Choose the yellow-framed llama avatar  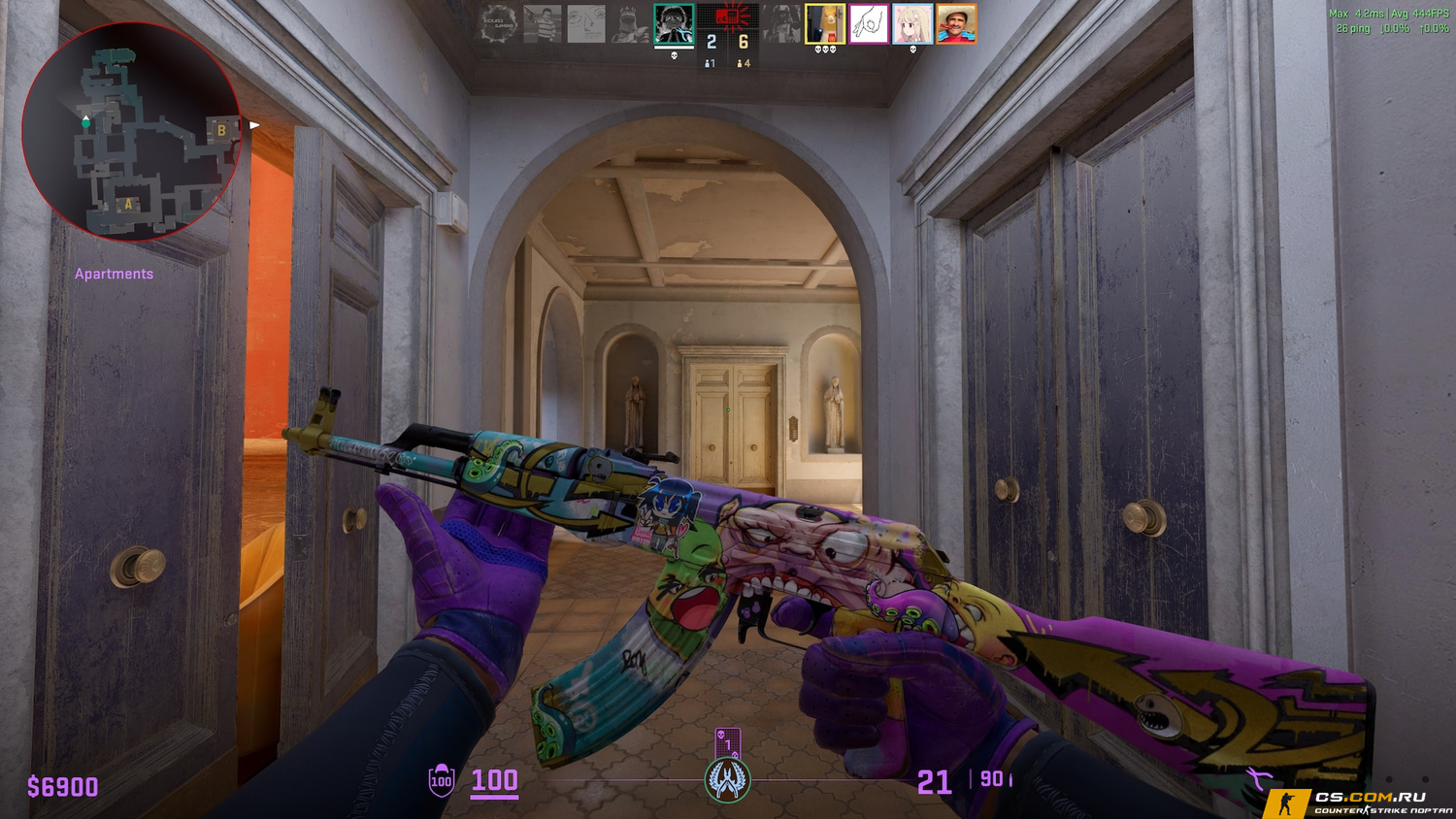tap(825, 24)
